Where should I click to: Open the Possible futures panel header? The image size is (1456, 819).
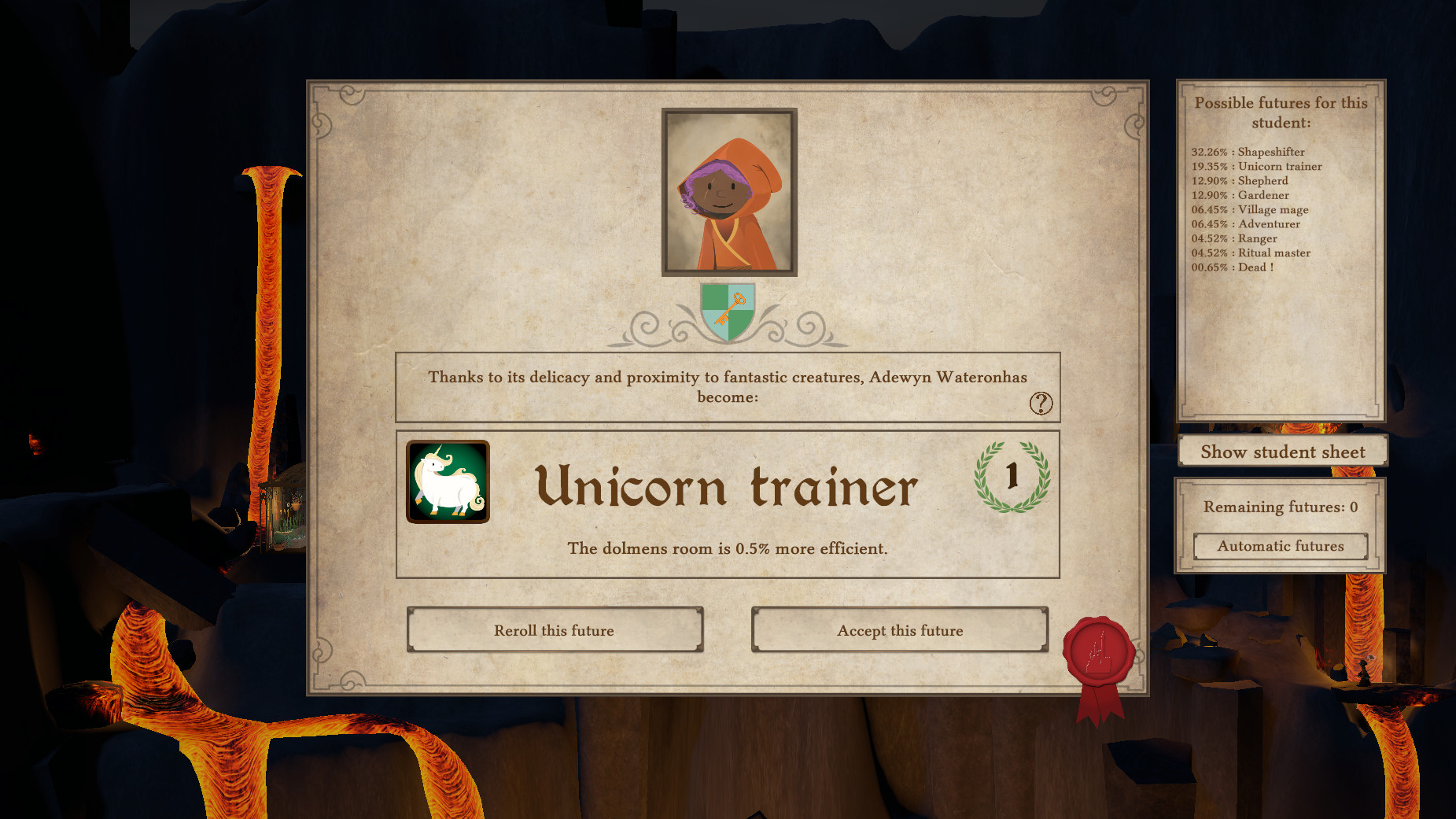(1281, 113)
